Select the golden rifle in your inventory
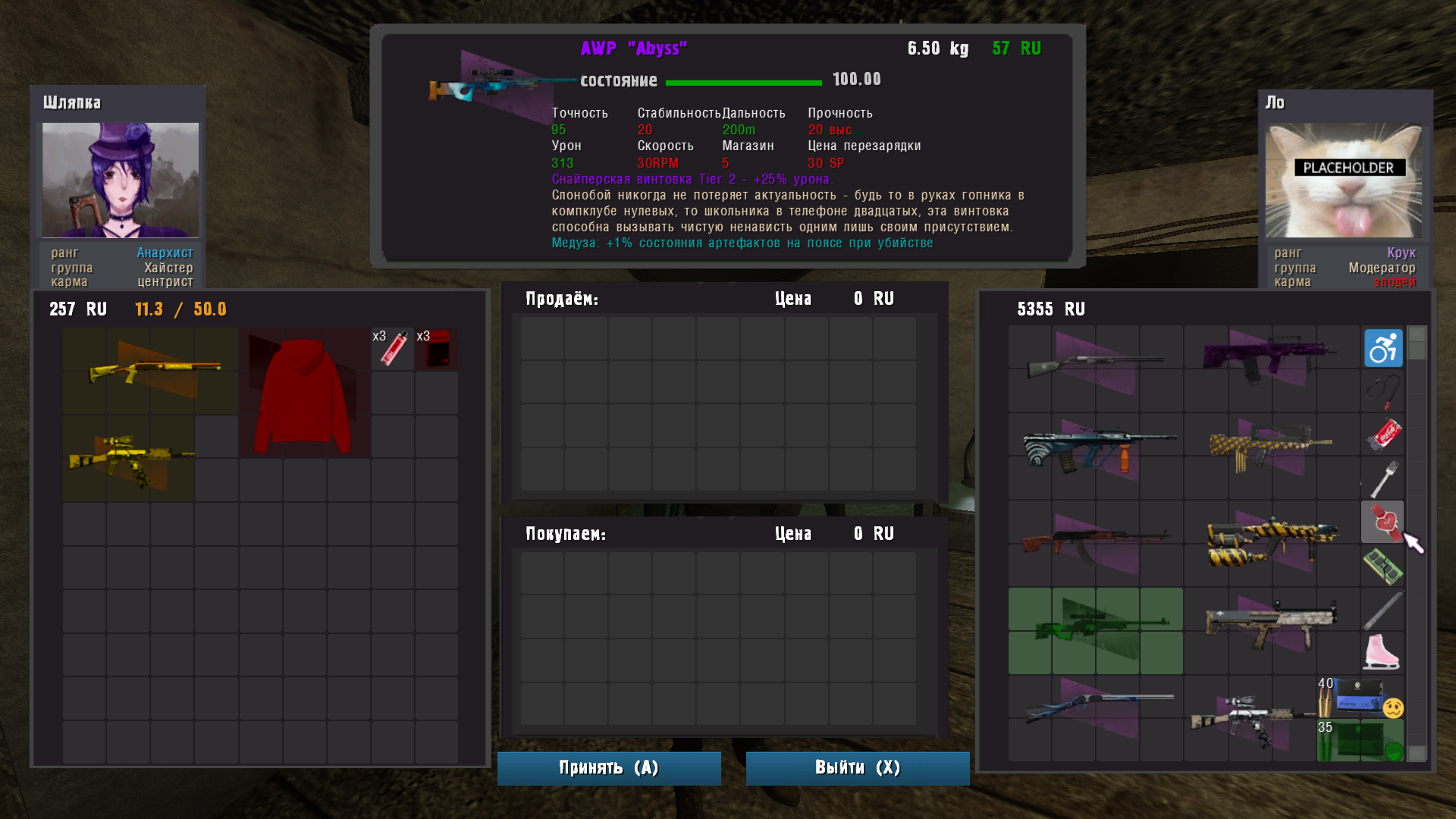This screenshot has width=1456, height=819. [x=127, y=458]
